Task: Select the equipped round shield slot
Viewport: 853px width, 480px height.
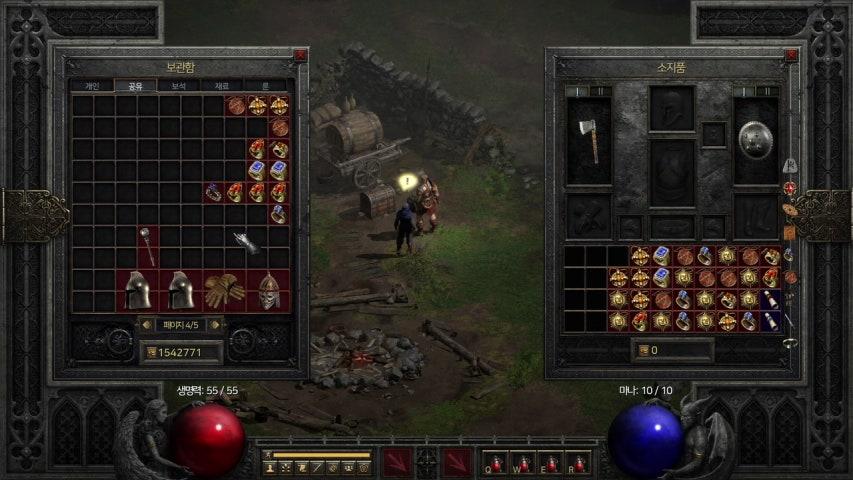Action: [x=756, y=140]
